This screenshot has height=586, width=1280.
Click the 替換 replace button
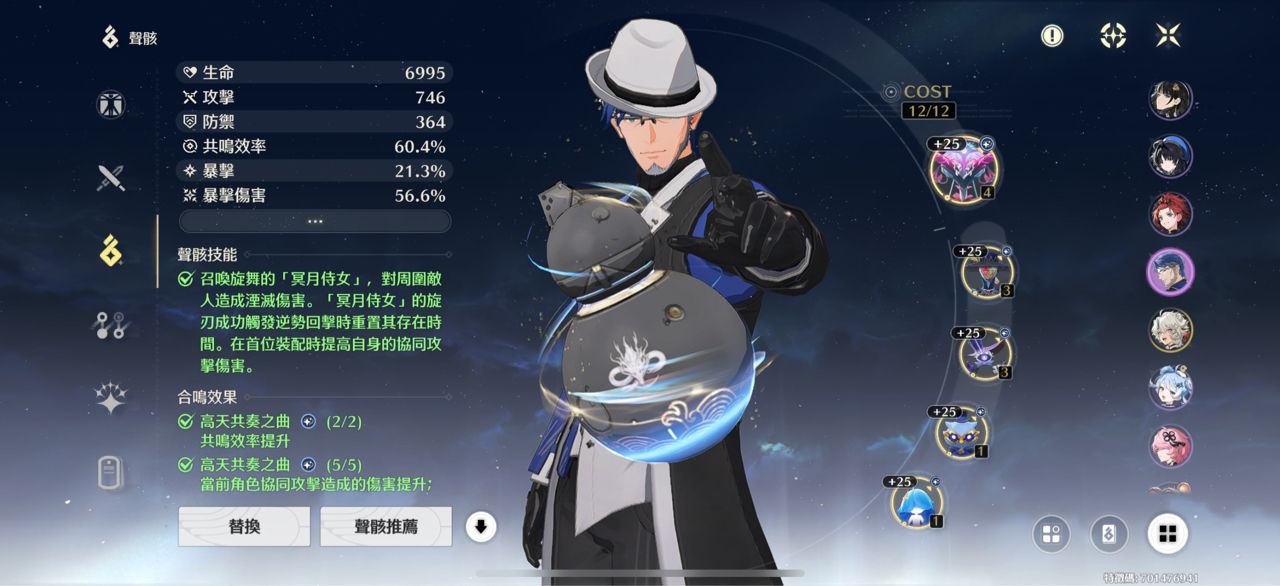(x=244, y=526)
